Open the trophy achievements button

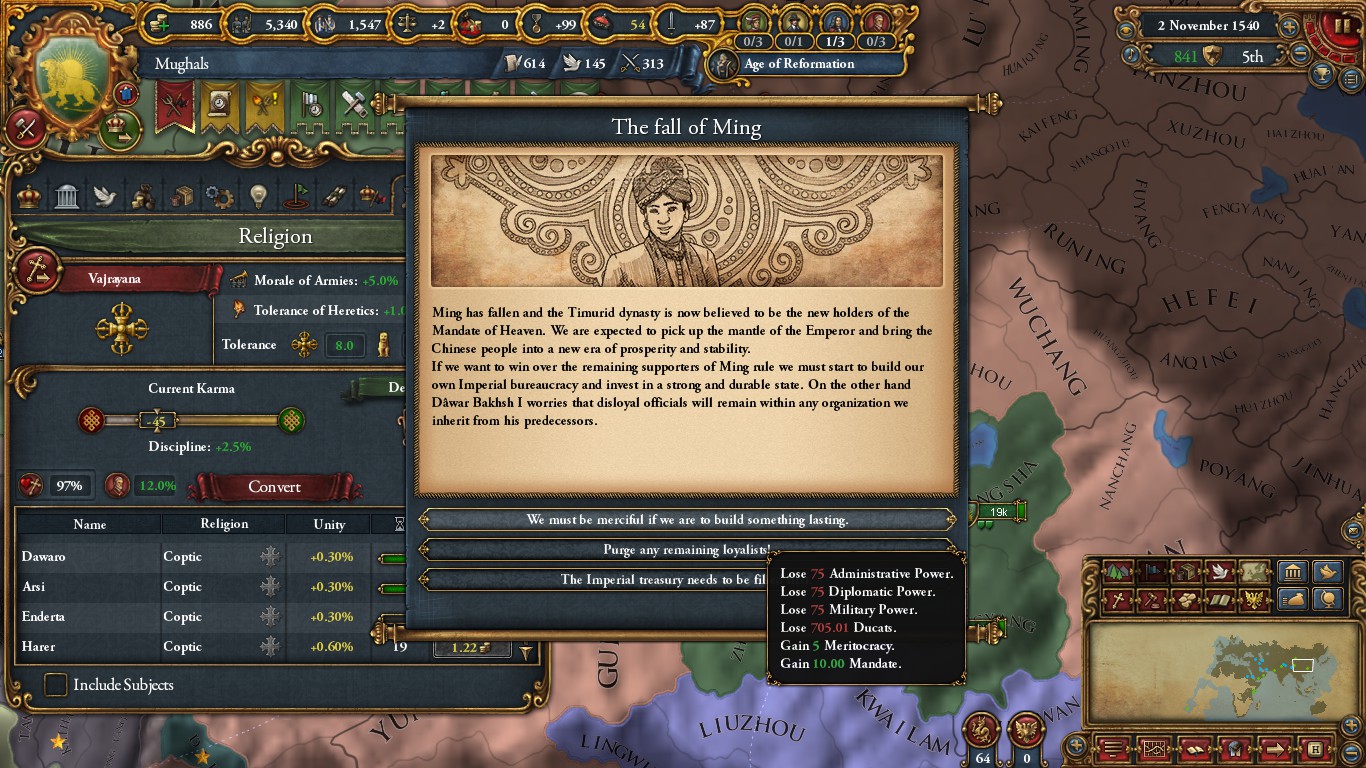click(x=1323, y=75)
